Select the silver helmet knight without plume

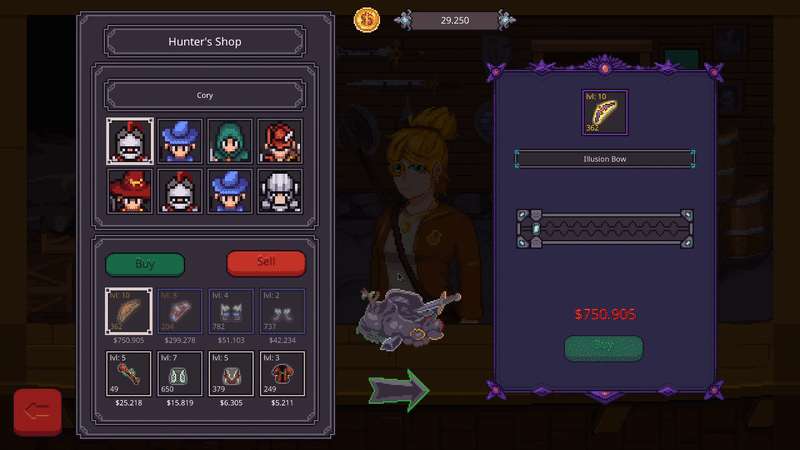(281, 191)
